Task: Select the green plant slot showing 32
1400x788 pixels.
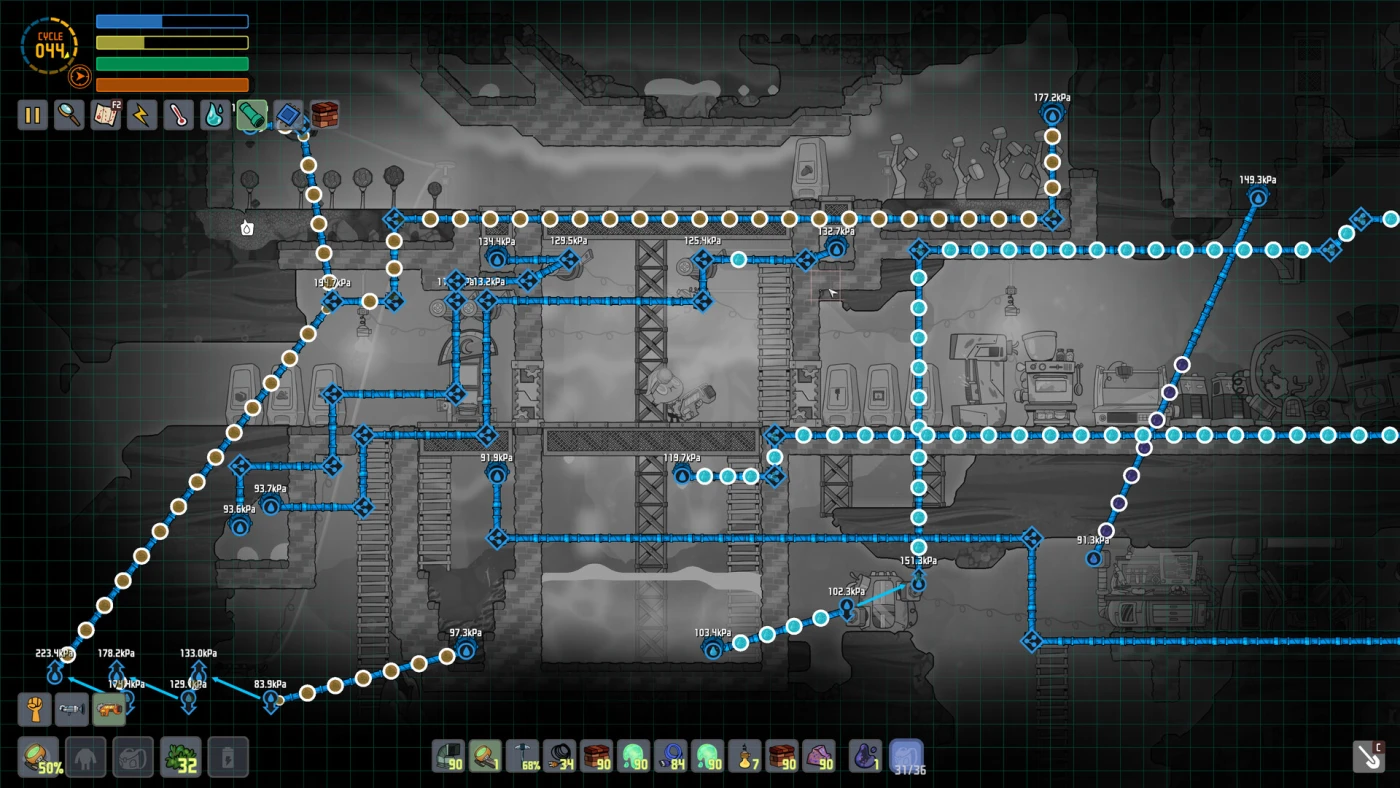Action: (x=182, y=757)
